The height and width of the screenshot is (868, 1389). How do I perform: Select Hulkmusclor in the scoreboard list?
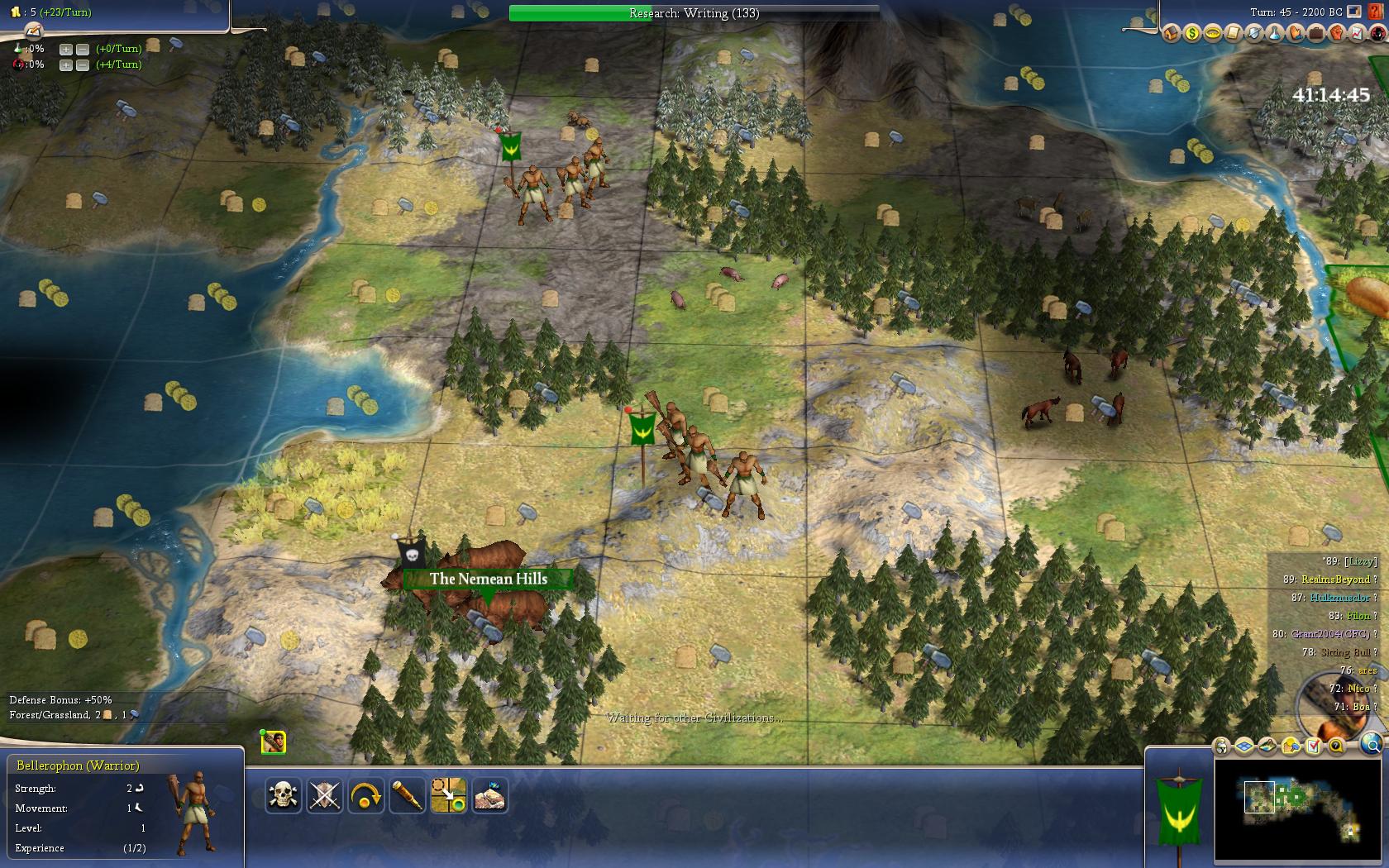(1339, 598)
